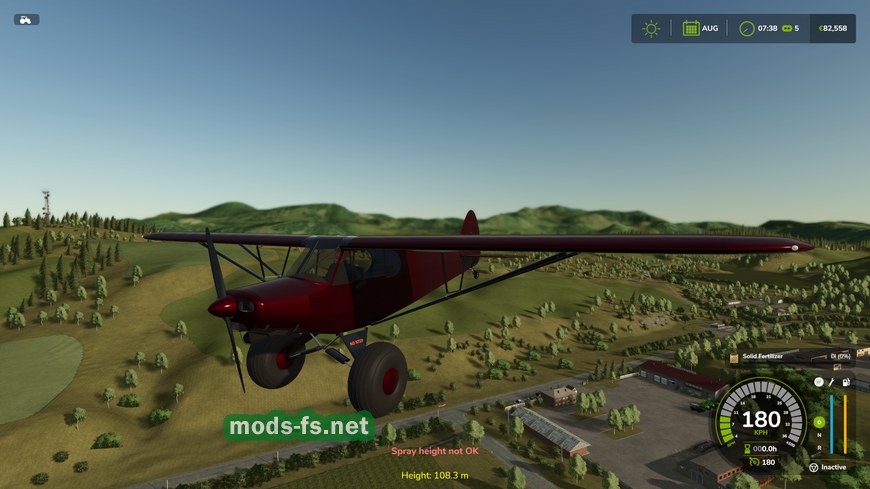Toggle the time speed fast-forward icon
This screenshot has width=870, height=489.
786,28
